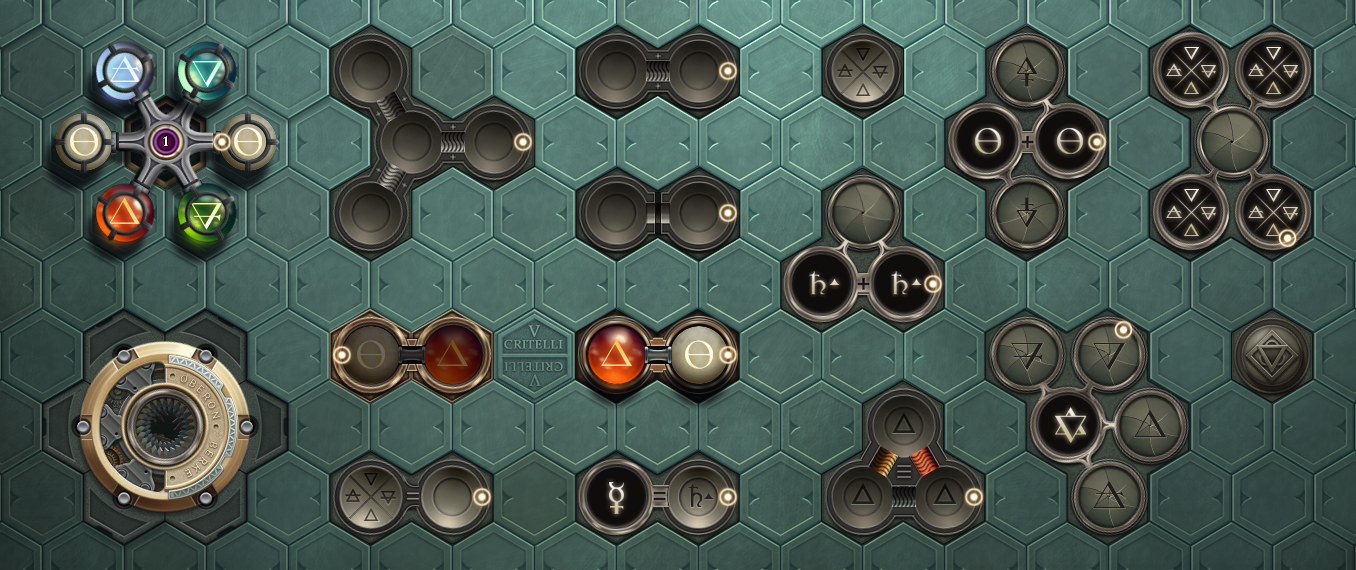This screenshot has width=1356, height=570.
Task: Select the lead purification glyph's plus sign
Action: click(863, 284)
